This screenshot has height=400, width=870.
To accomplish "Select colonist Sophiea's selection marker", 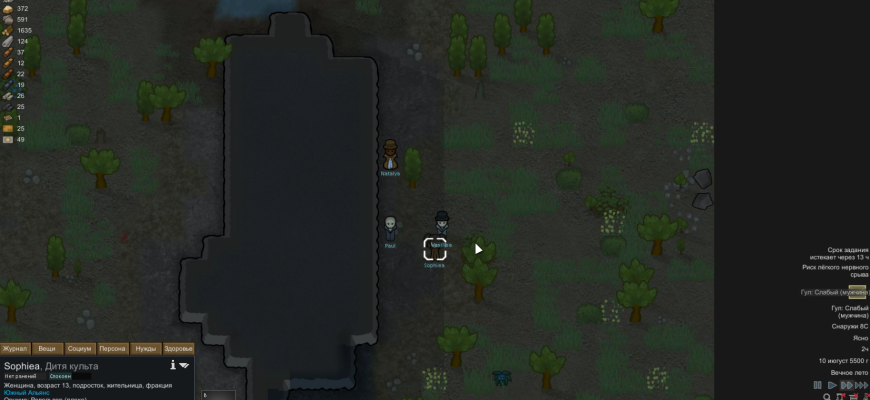I will pyautogui.click(x=434, y=250).
